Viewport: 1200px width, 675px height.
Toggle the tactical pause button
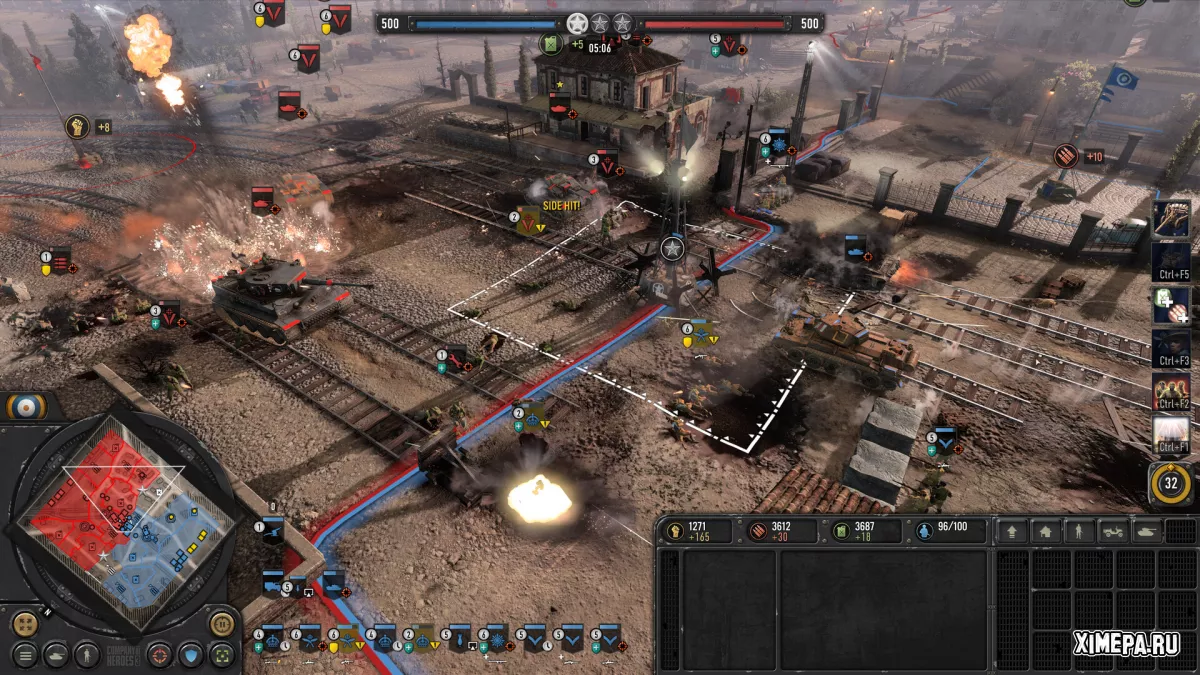point(221,623)
